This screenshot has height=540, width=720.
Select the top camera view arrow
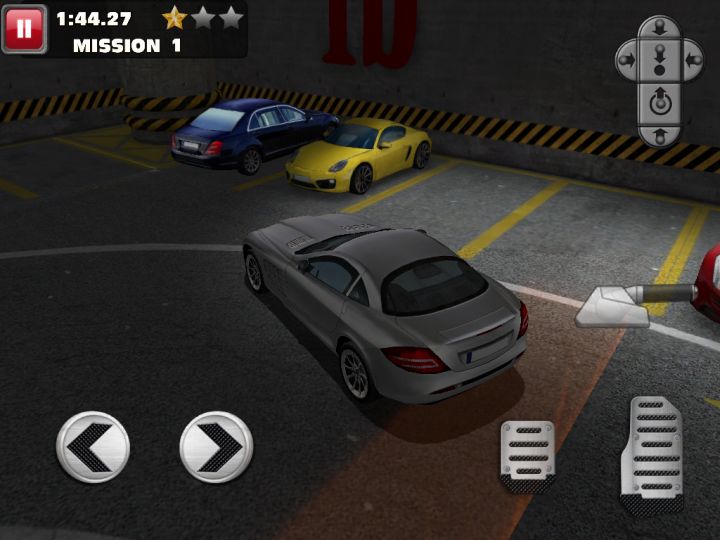(x=659, y=27)
